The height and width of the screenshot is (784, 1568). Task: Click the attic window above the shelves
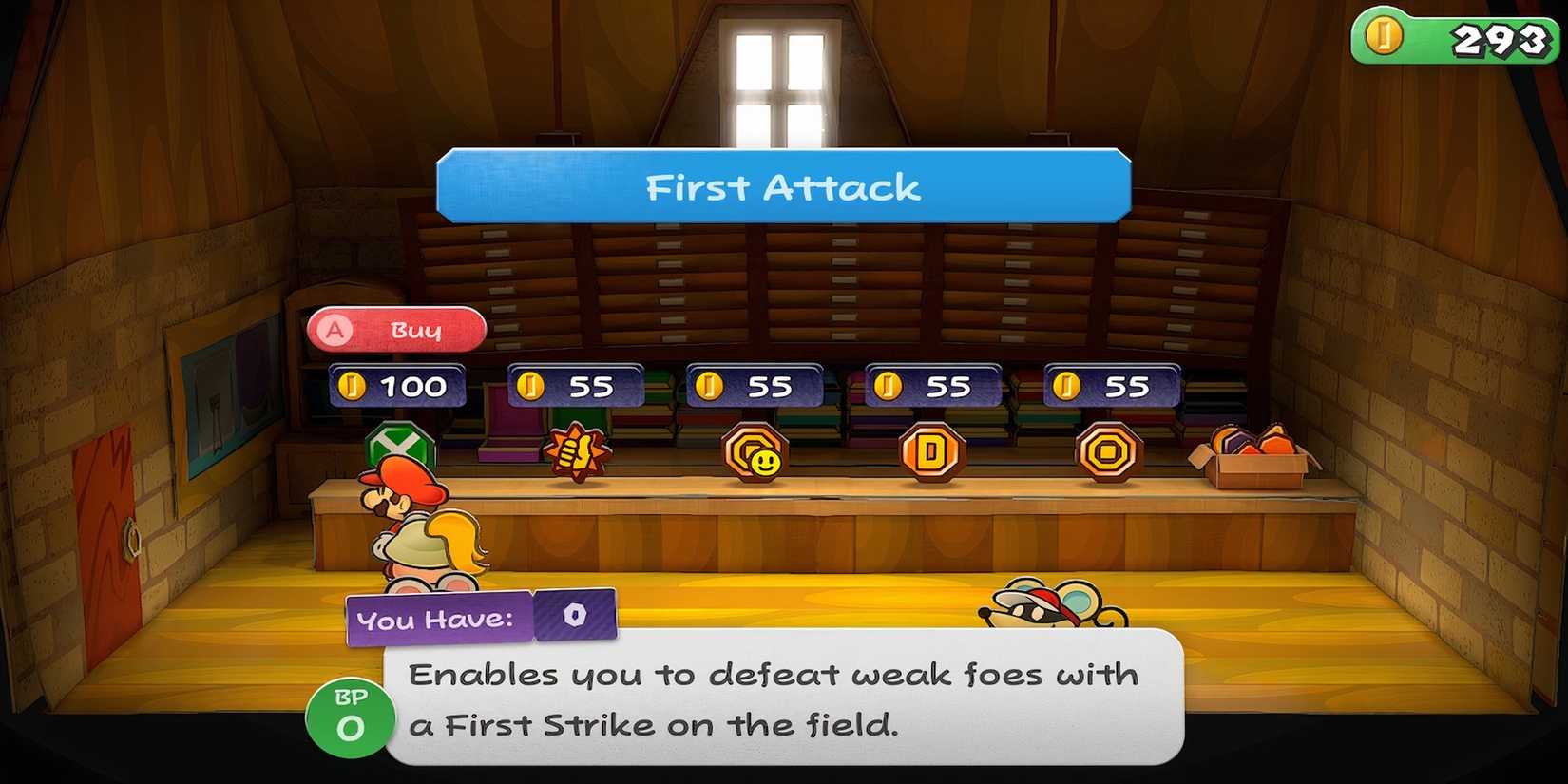click(x=779, y=67)
